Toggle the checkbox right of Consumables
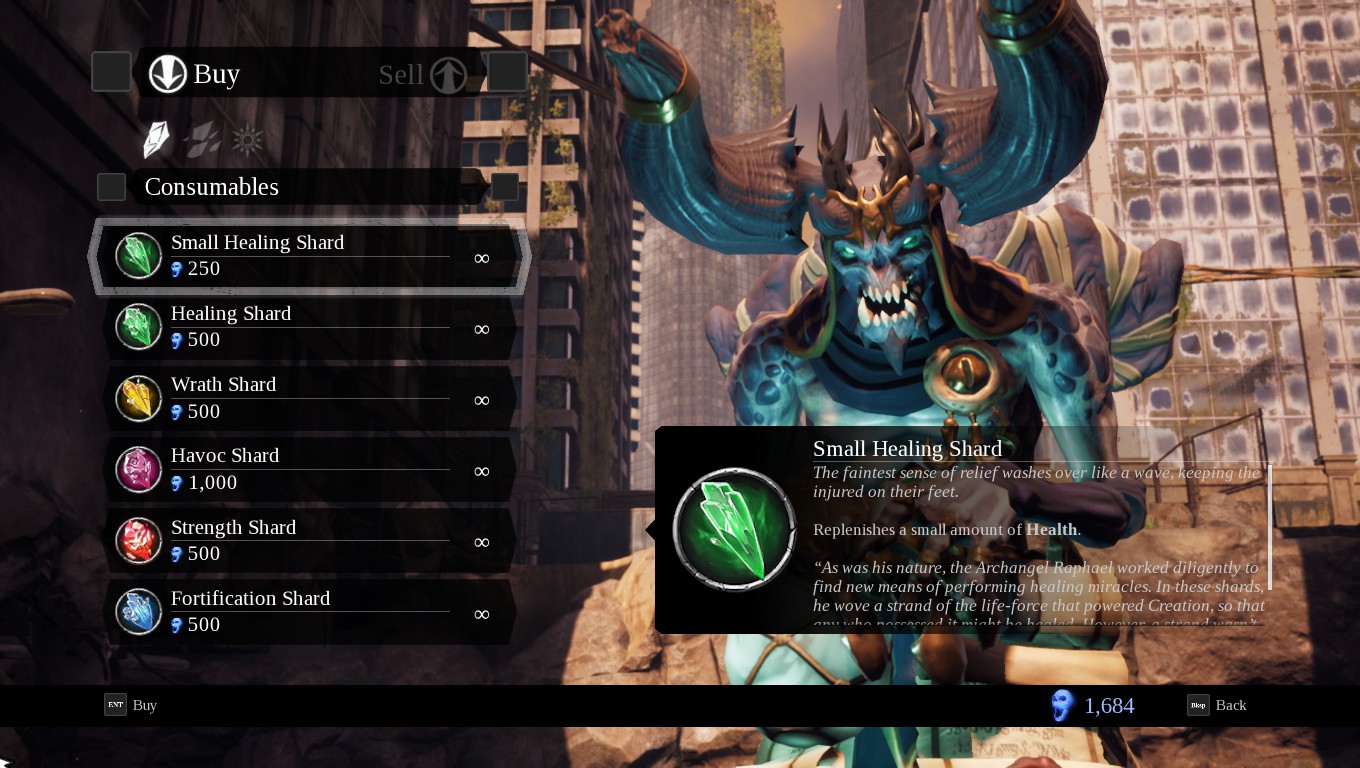Image resolution: width=1360 pixels, height=768 pixels. 505,186
